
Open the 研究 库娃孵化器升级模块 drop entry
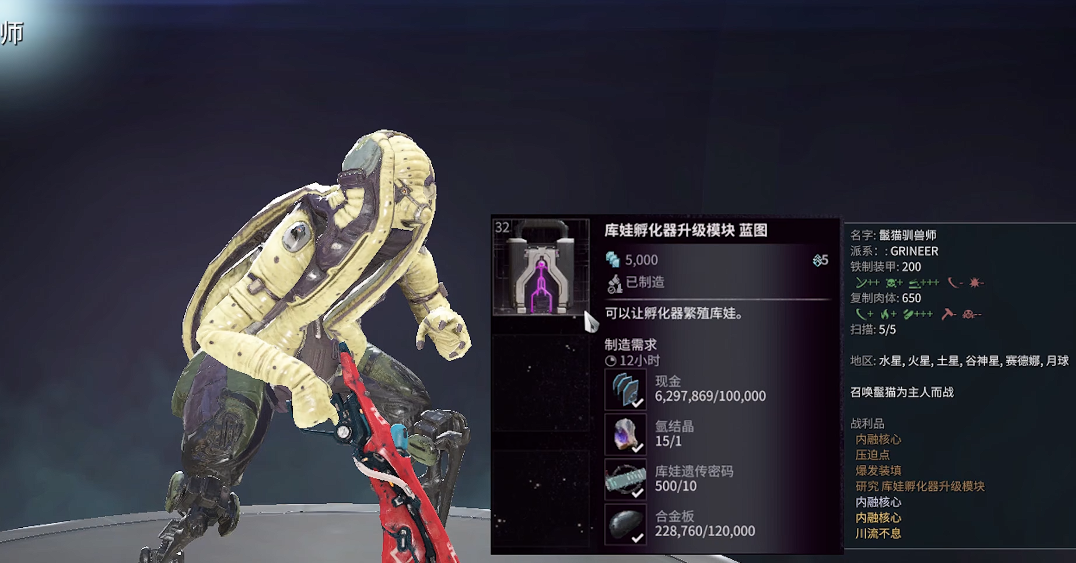tap(919, 487)
